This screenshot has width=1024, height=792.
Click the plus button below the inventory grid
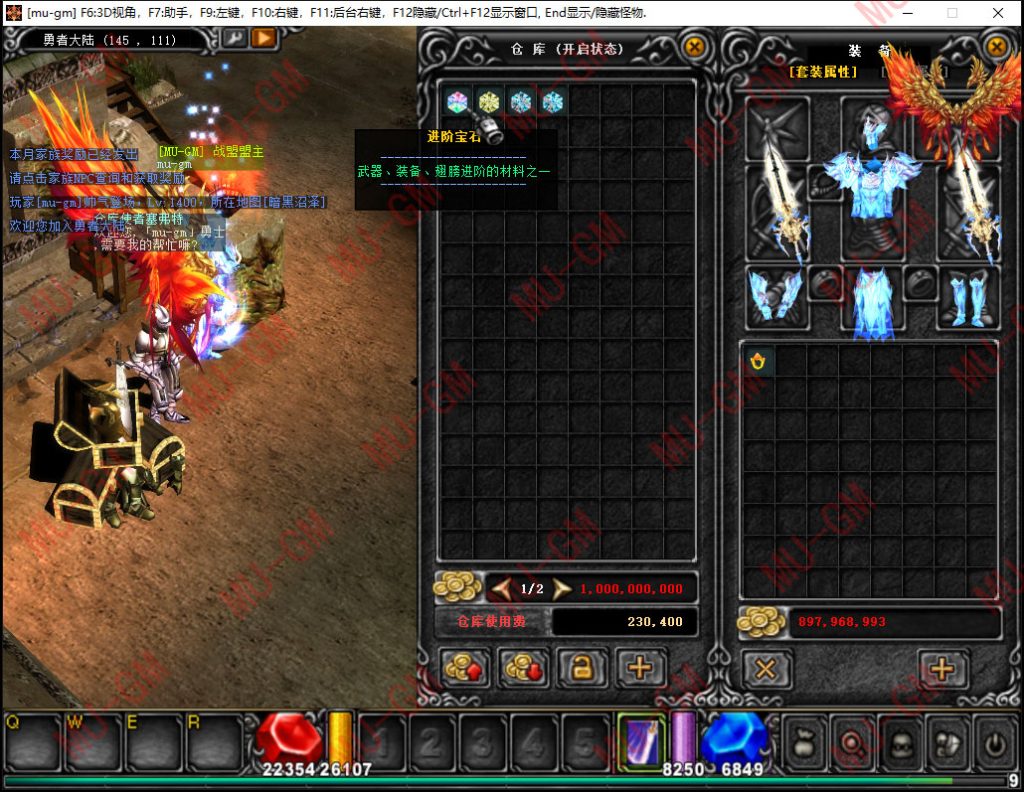(x=942, y=668)
